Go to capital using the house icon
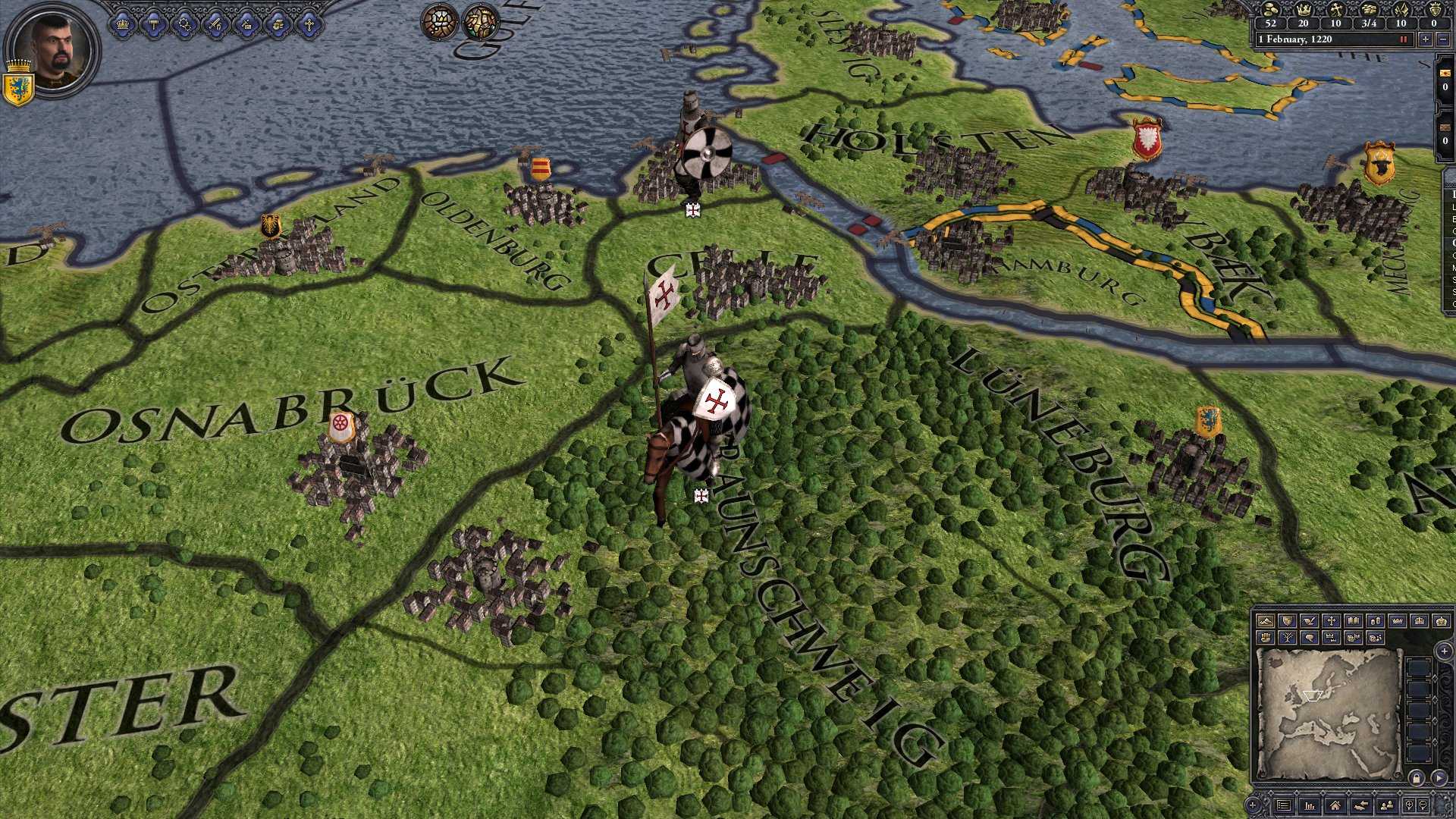The width and height of the screenshot is (1456, 819). click(1335, 806)
